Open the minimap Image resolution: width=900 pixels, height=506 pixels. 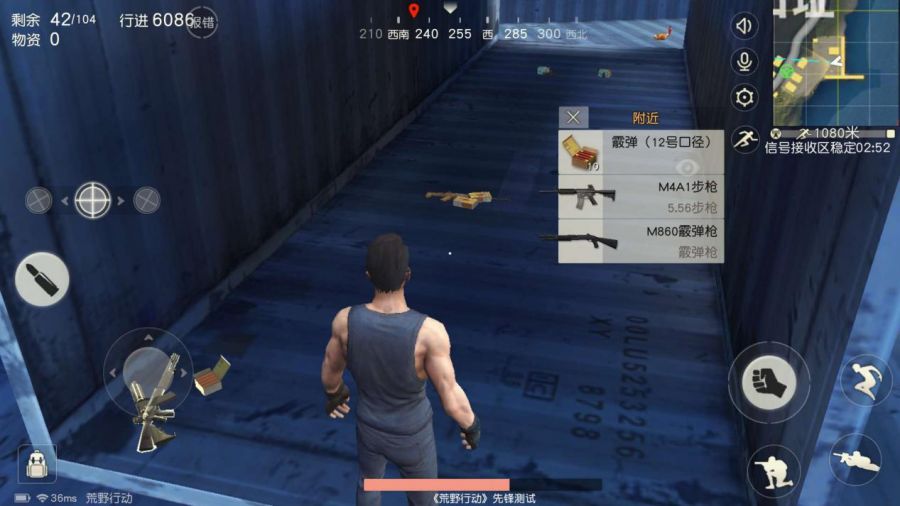834,60
